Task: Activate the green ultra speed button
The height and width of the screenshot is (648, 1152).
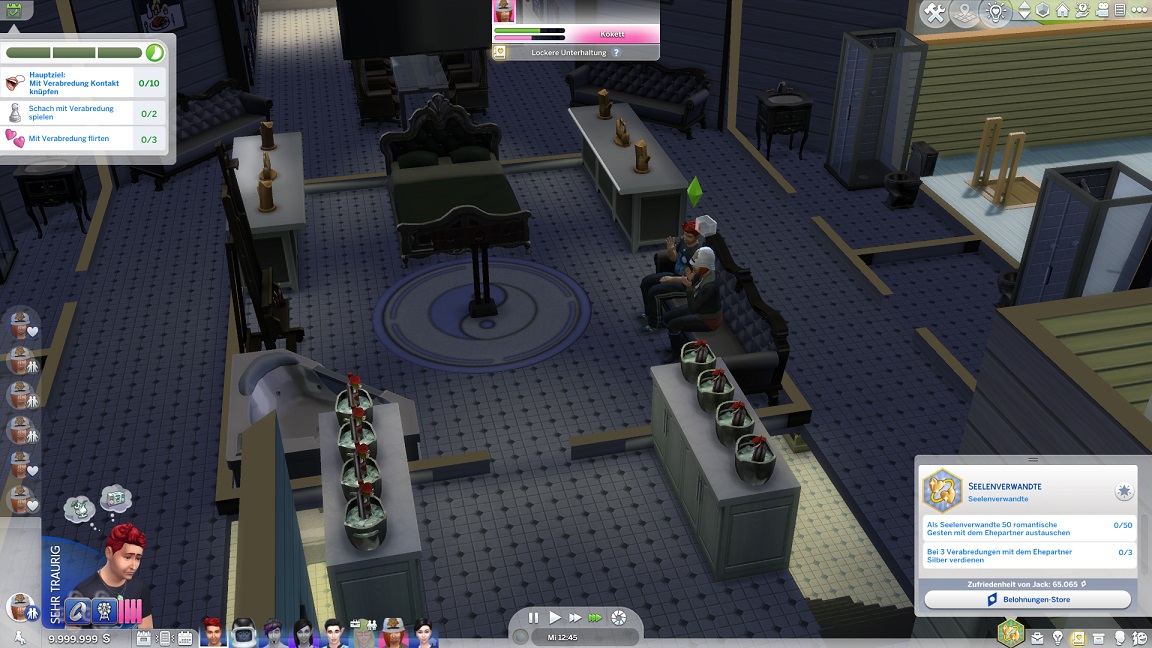Action: (596, 618)
